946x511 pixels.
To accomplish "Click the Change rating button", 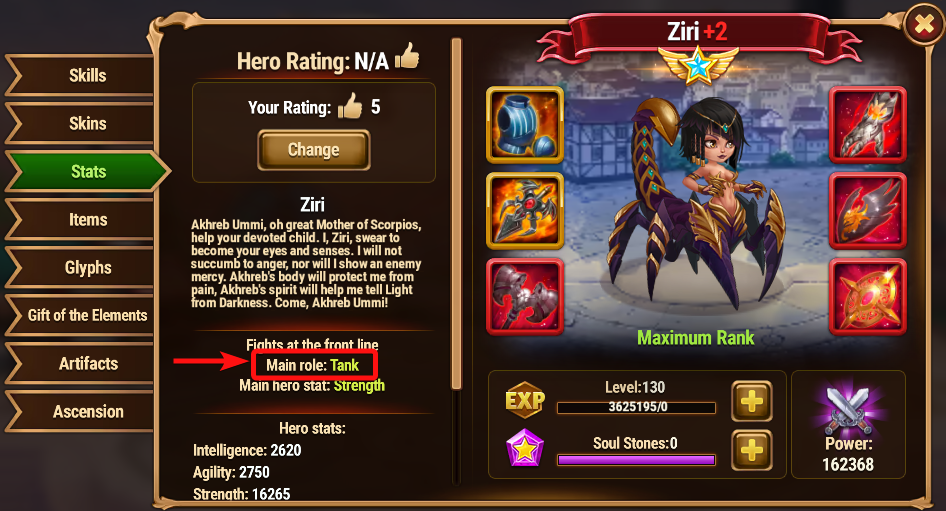I will [313, 150].
